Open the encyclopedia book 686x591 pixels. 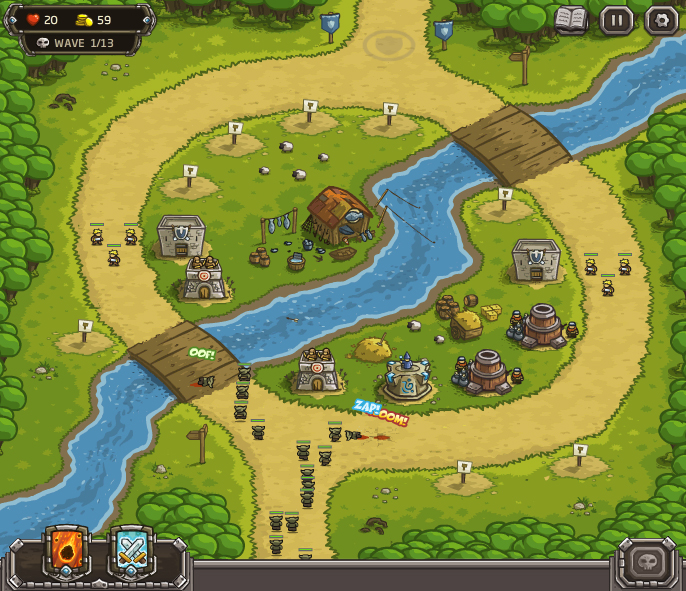point(571,19)
